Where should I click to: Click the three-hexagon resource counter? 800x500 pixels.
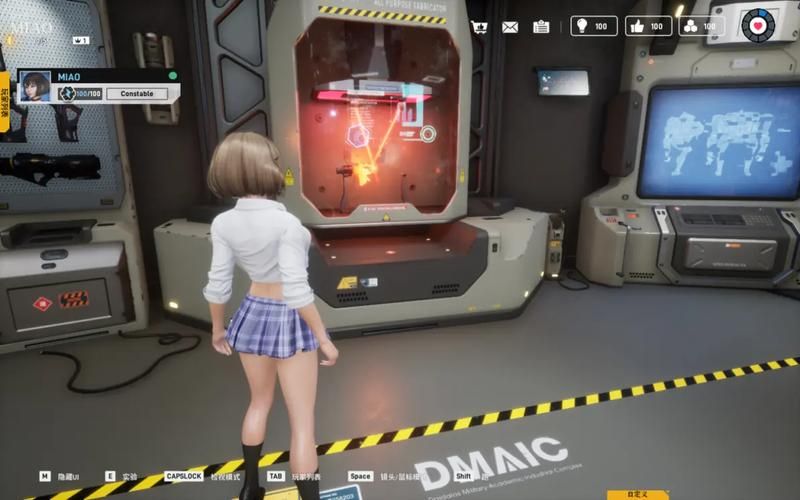(702, 26)
